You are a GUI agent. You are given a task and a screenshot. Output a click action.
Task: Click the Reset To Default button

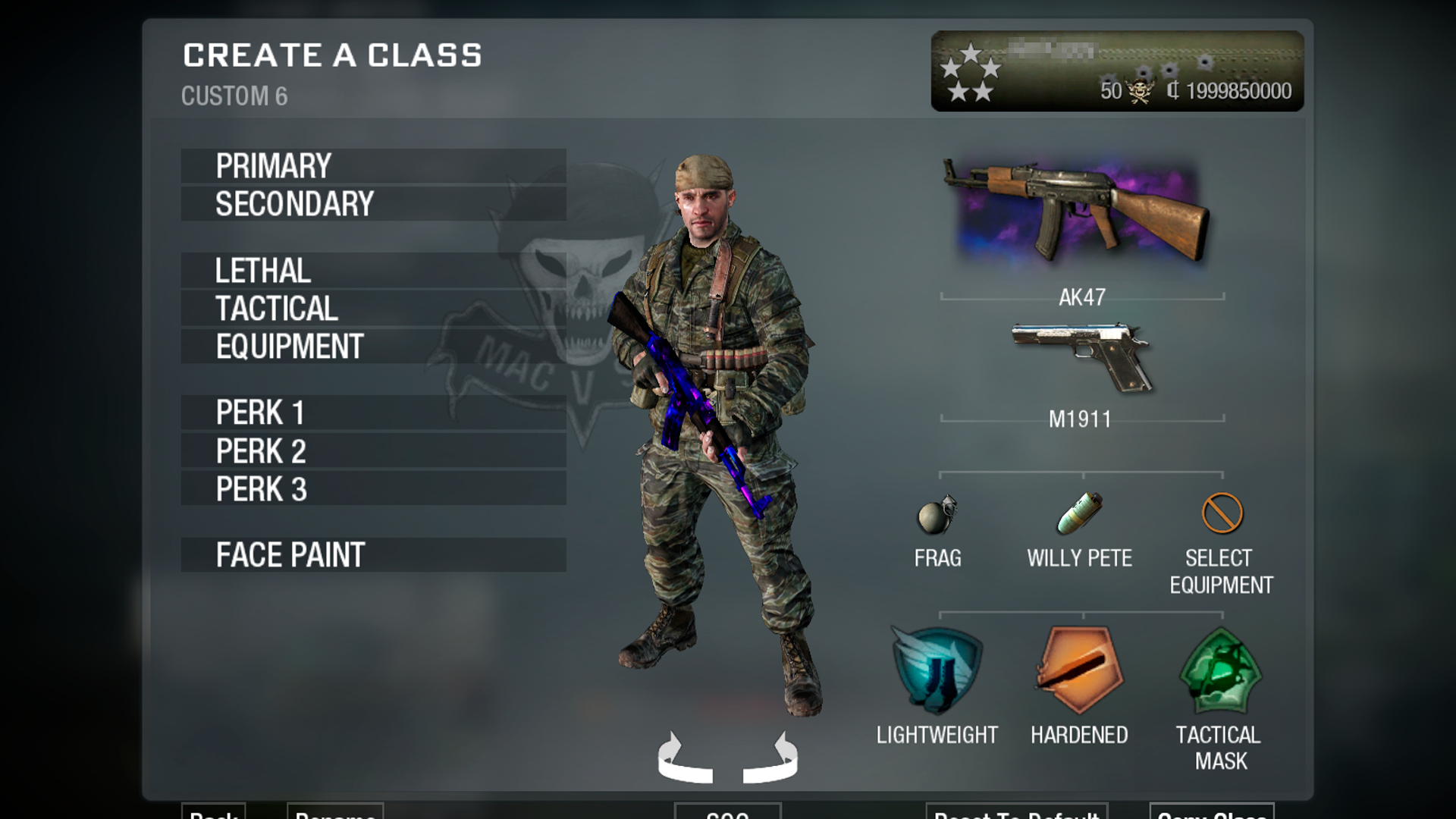coord(1016,812)
